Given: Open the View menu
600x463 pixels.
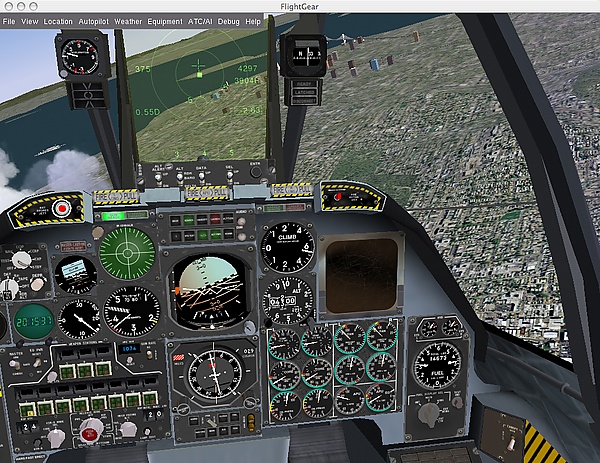Looking at the screenshot, I should [30, 20].
